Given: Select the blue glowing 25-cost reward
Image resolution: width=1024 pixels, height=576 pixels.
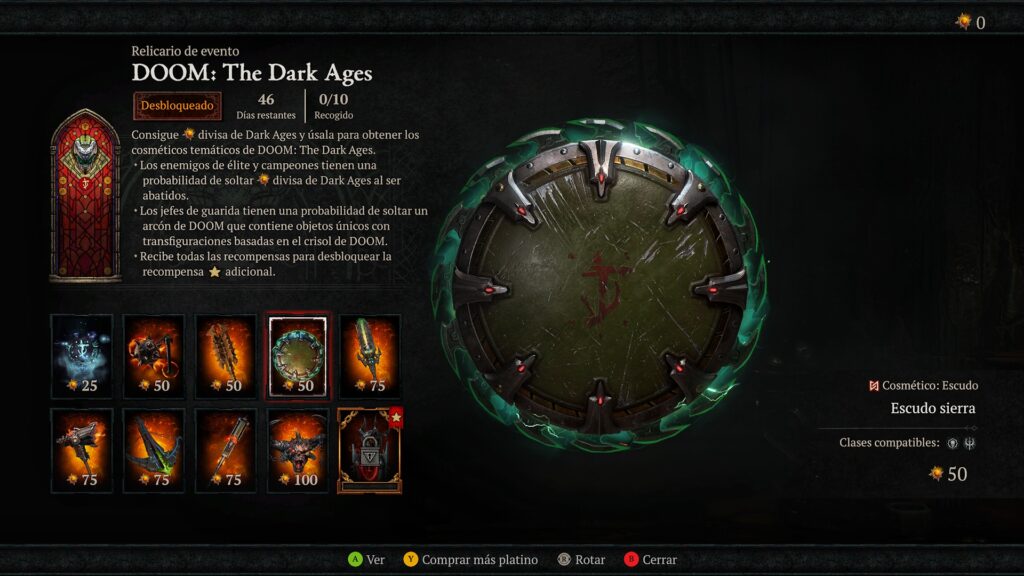Looking at the screenshot, I should (x=82, y=356).
